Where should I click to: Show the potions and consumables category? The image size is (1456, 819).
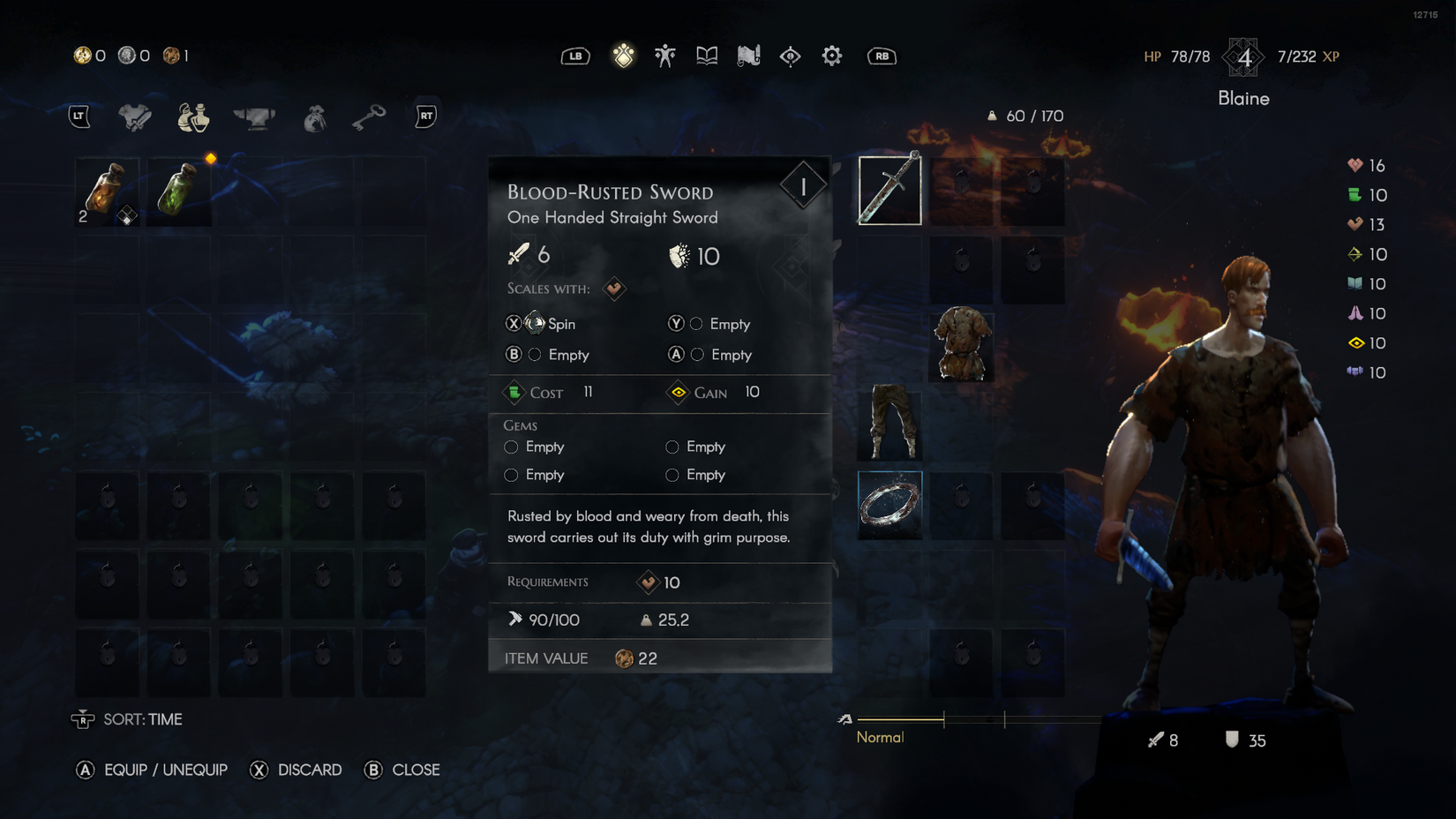pos(193,116)
